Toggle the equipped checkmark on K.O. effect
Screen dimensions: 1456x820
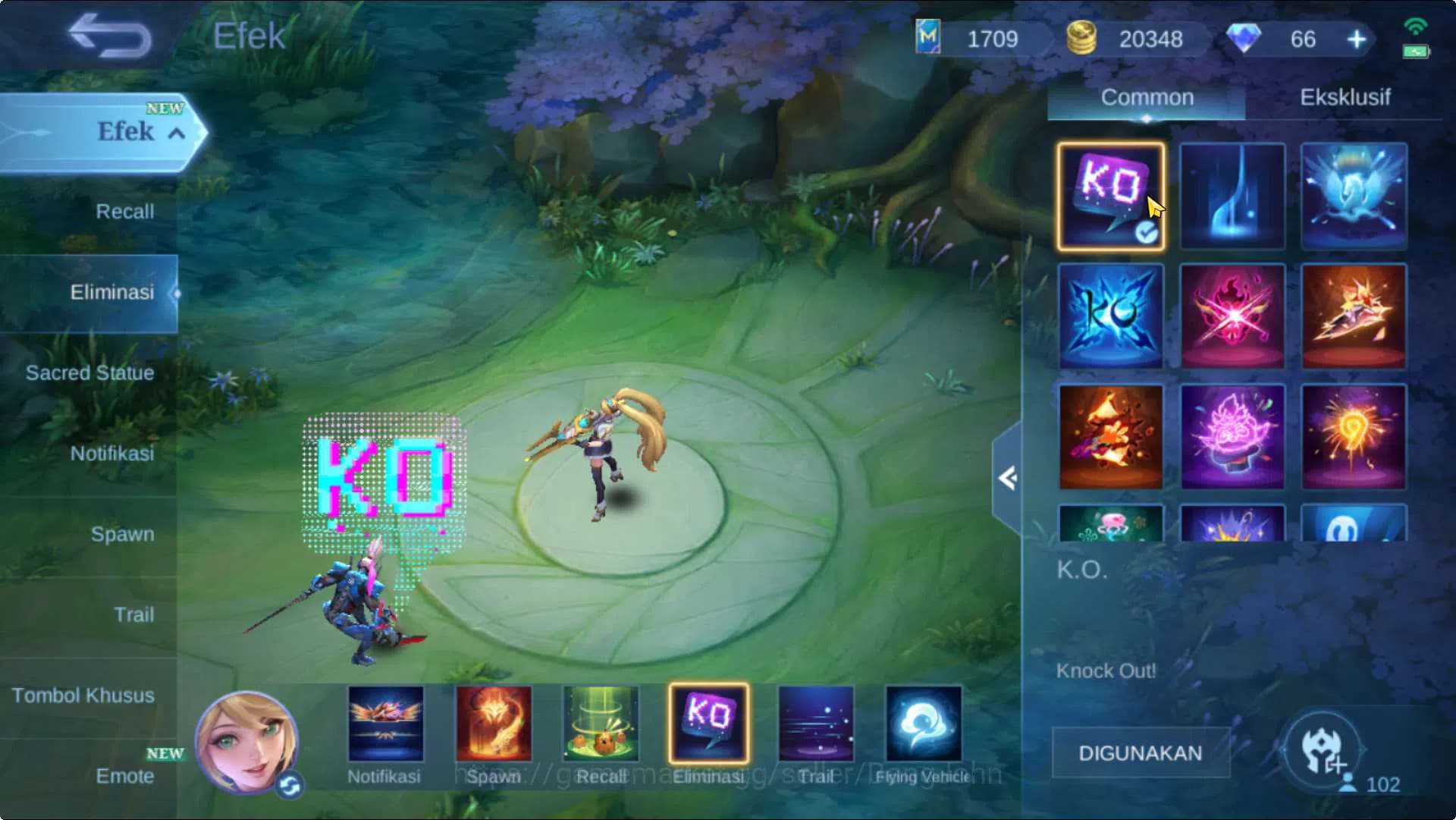click(1150, 234)
